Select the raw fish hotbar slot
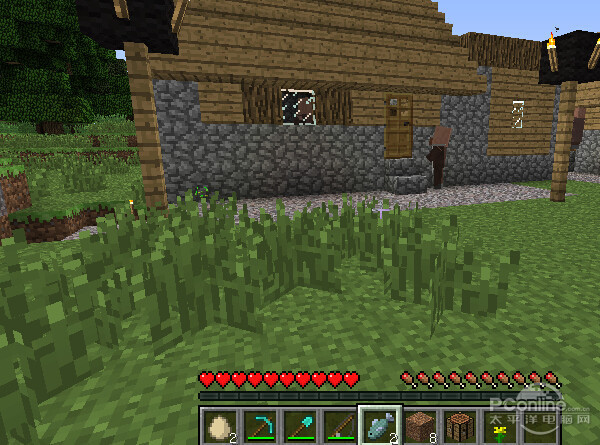Viewport: 600px width, 445px height. (381, 425)
